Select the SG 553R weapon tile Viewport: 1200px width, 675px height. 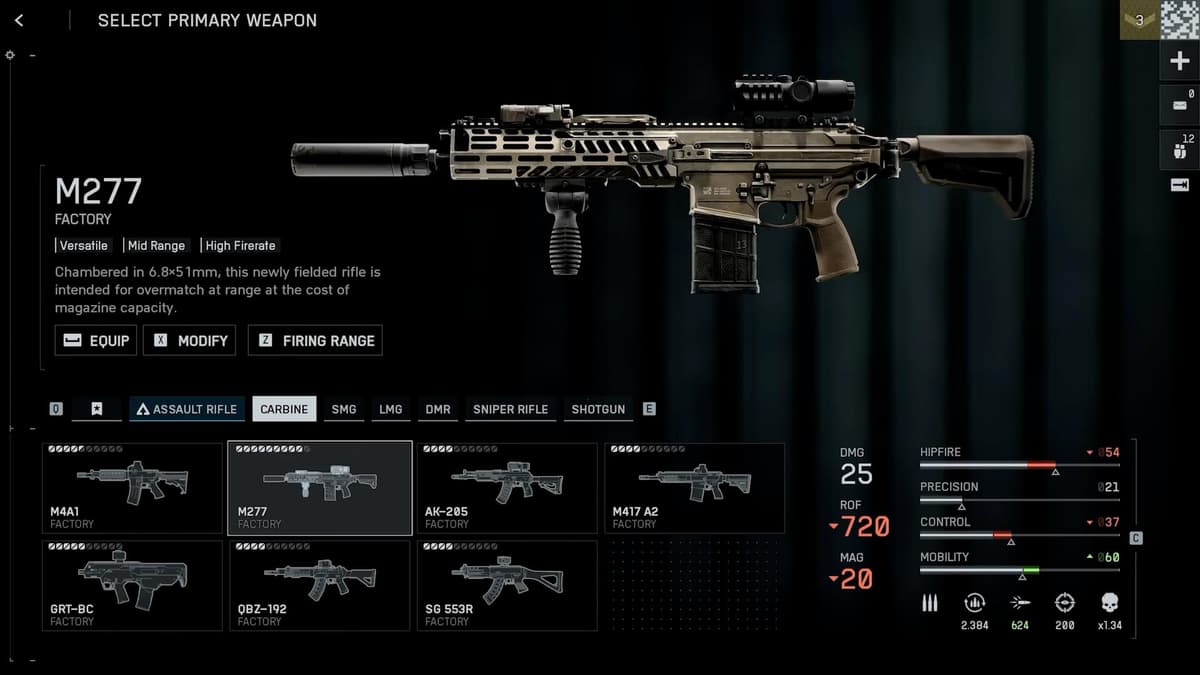point(506,585)
